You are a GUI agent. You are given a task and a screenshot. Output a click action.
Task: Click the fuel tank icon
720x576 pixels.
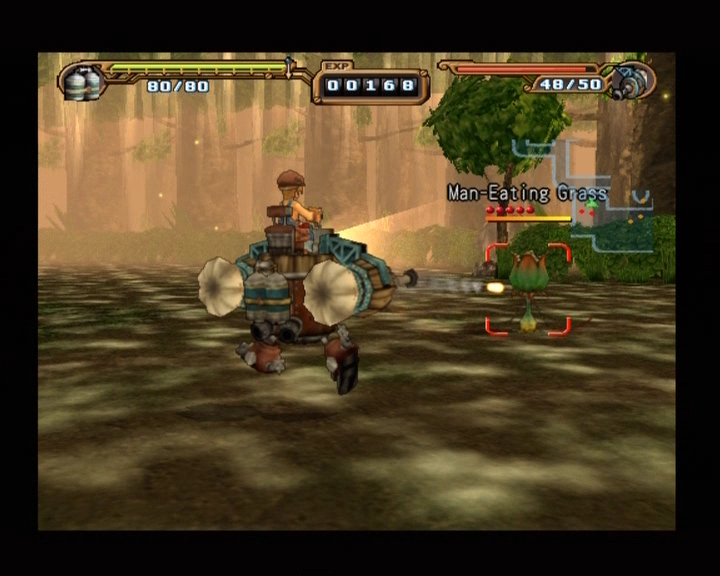pos(82,82)
